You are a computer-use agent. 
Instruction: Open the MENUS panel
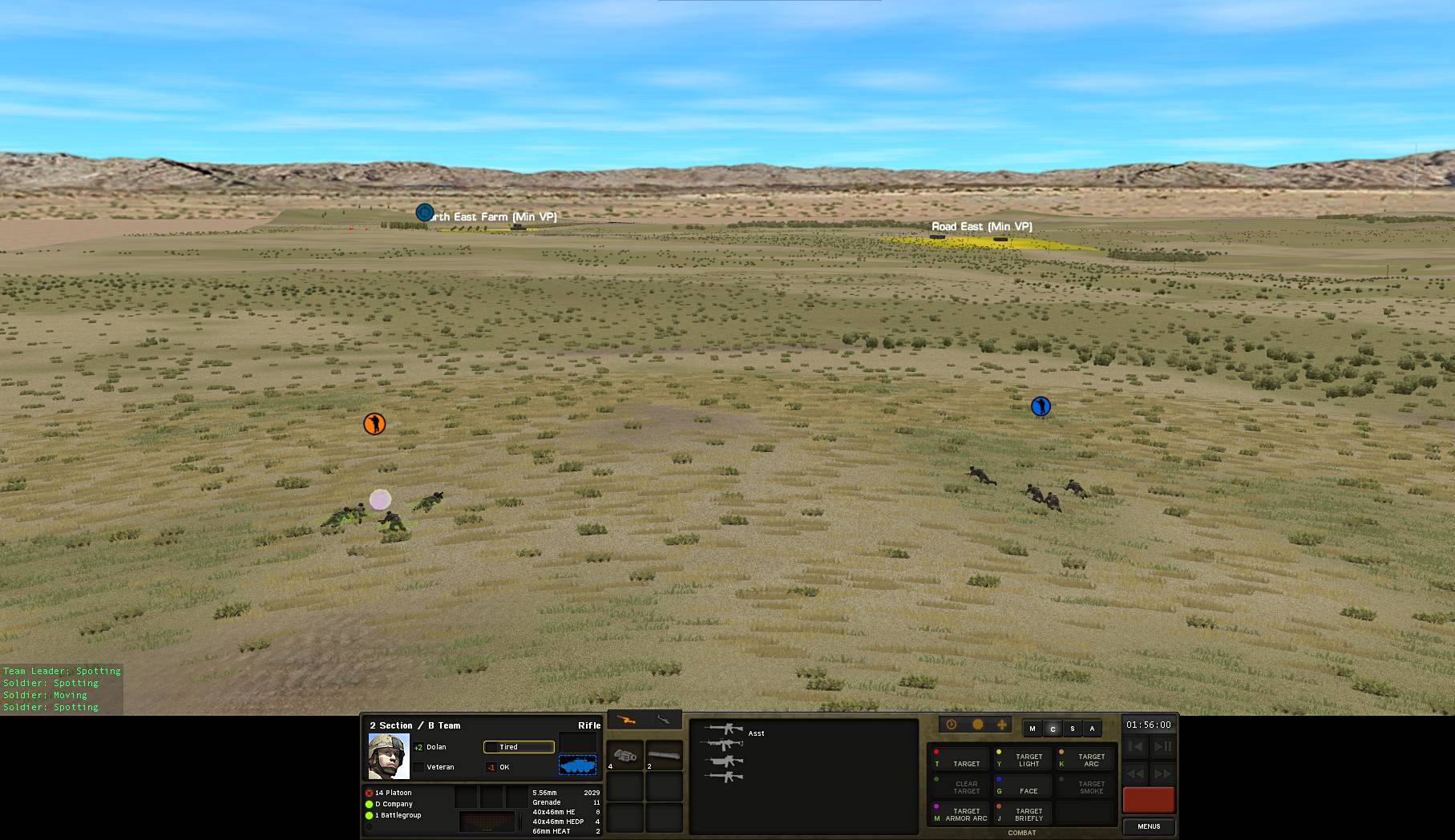tap(1149, 826)
